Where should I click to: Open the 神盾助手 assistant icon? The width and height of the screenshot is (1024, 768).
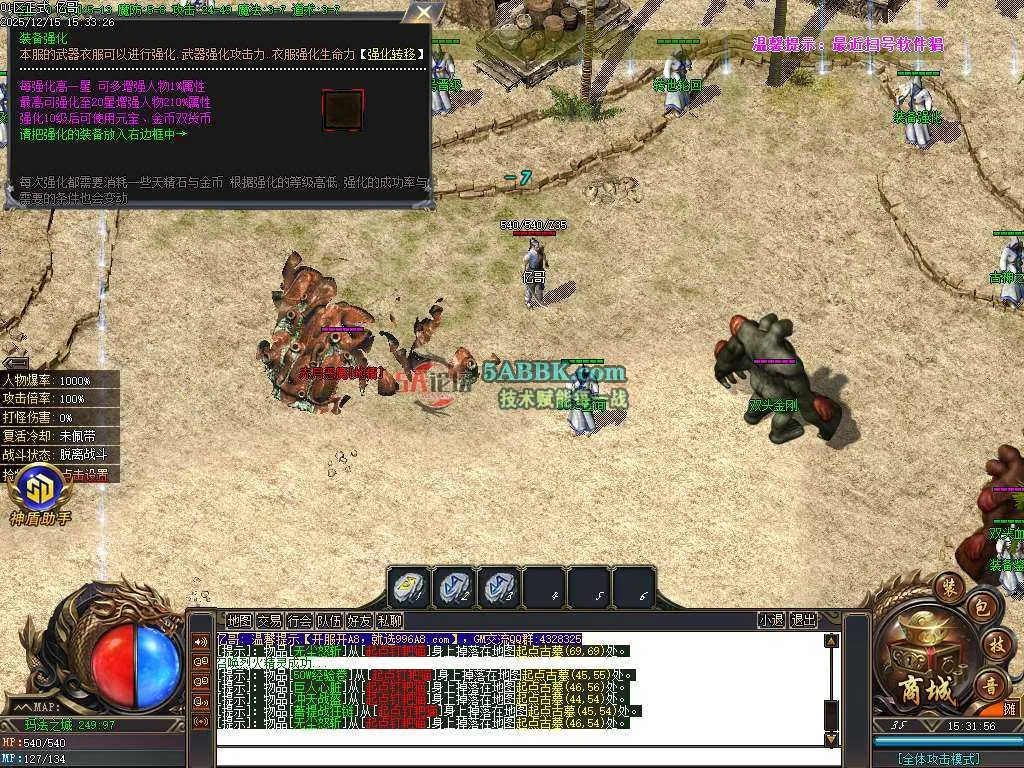(x=41, y=490)
